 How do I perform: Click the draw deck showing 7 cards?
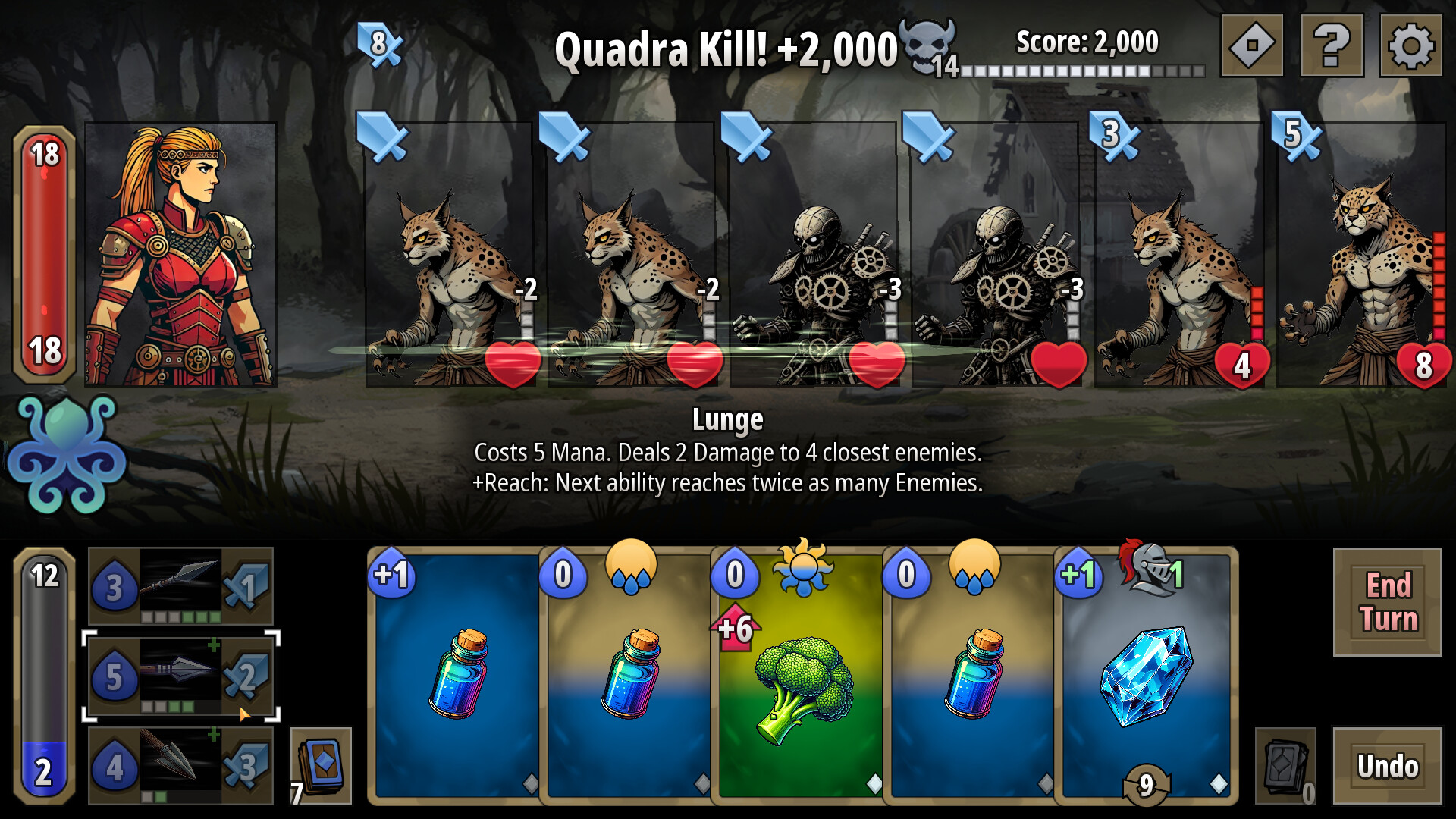(x=322, y=762)
